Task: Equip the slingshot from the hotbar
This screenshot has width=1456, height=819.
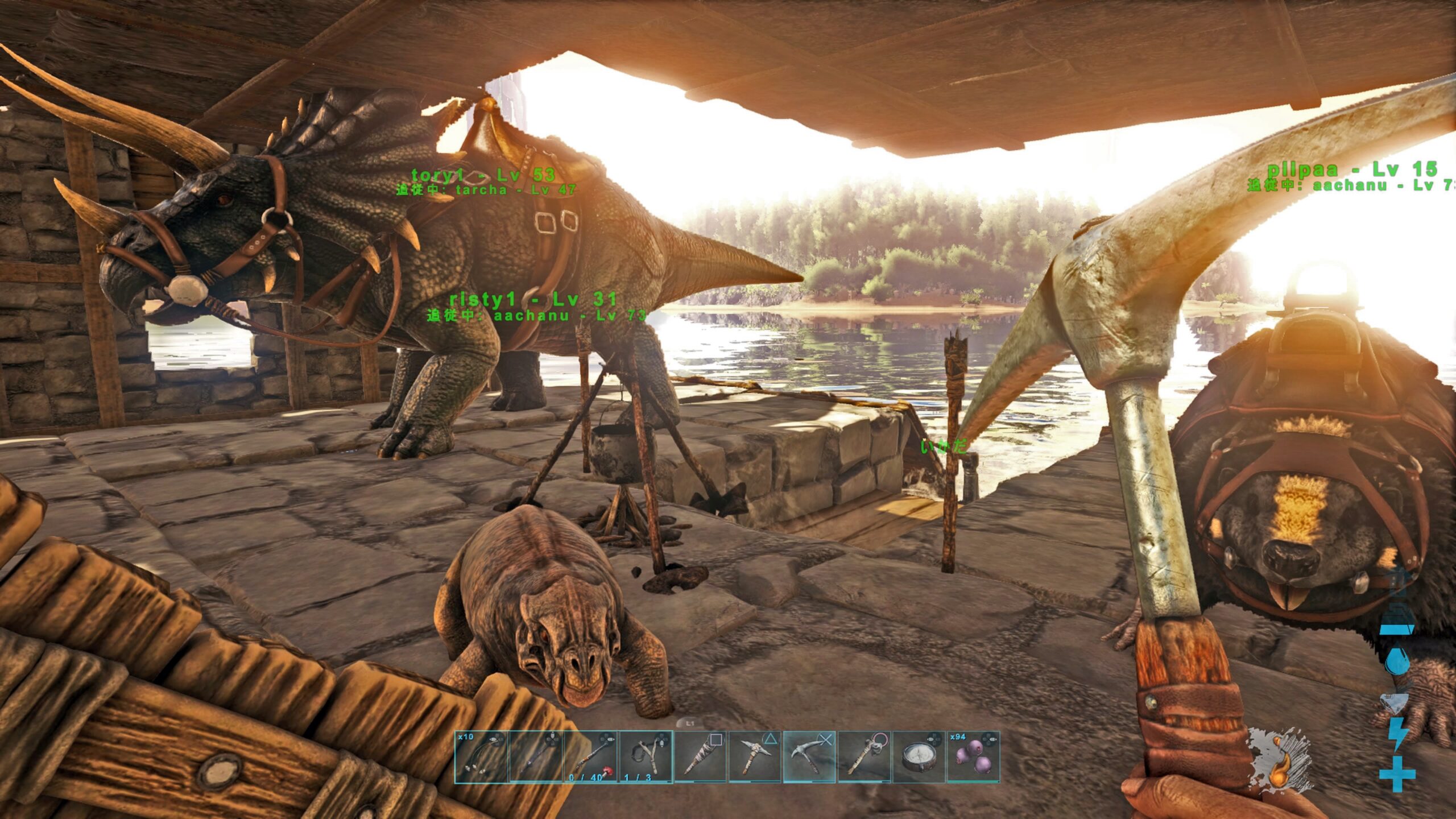Action: point(646,757)
